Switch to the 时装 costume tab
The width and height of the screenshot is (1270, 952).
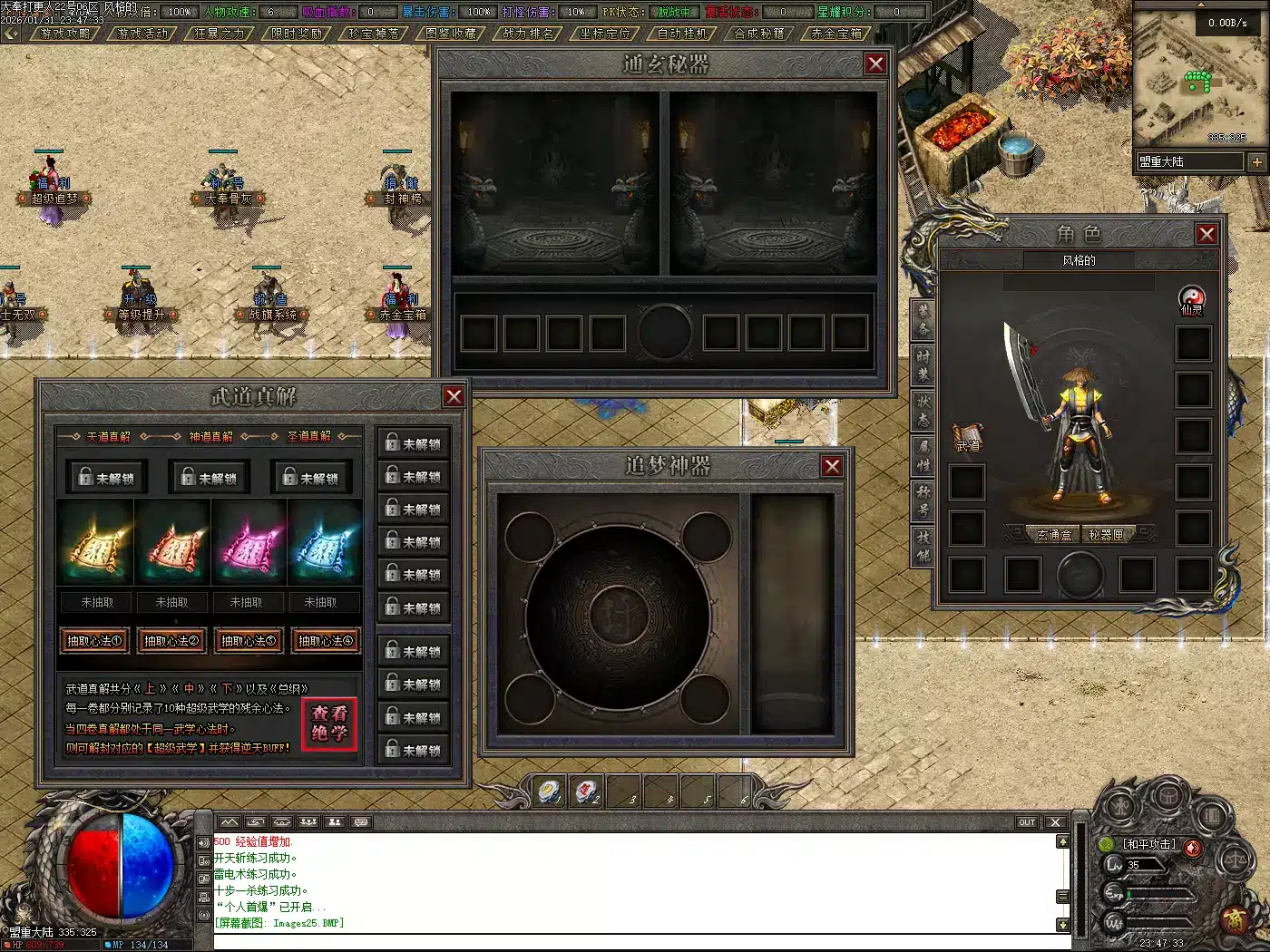923,364
